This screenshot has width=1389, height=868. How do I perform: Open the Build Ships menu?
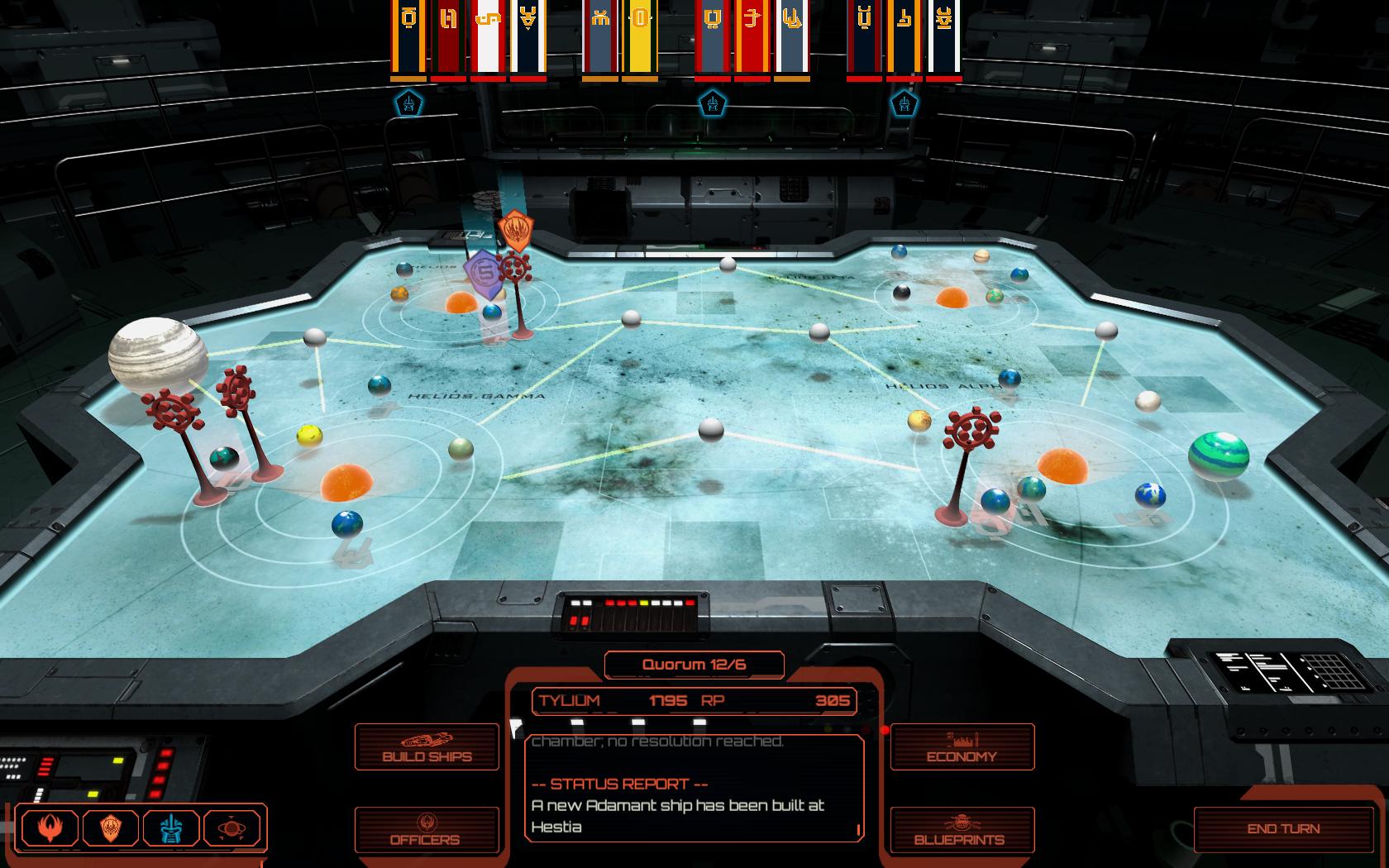427,747
